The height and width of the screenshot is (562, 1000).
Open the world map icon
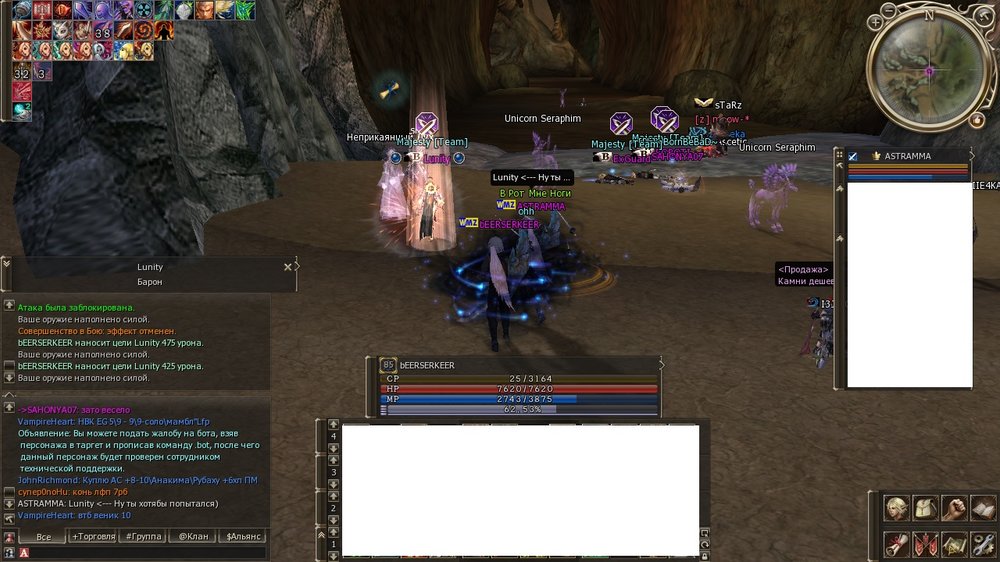click(955, 543)
